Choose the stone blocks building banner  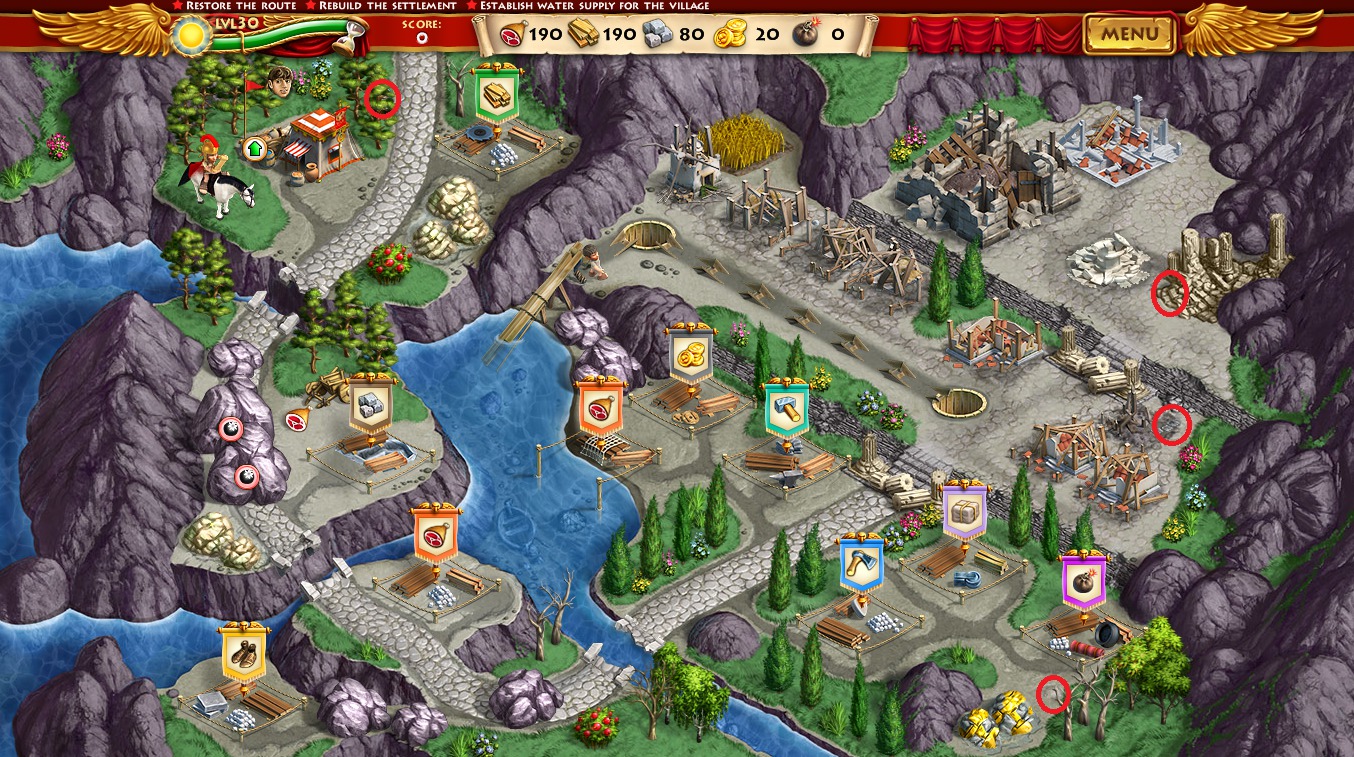click(x=371, y=407)
